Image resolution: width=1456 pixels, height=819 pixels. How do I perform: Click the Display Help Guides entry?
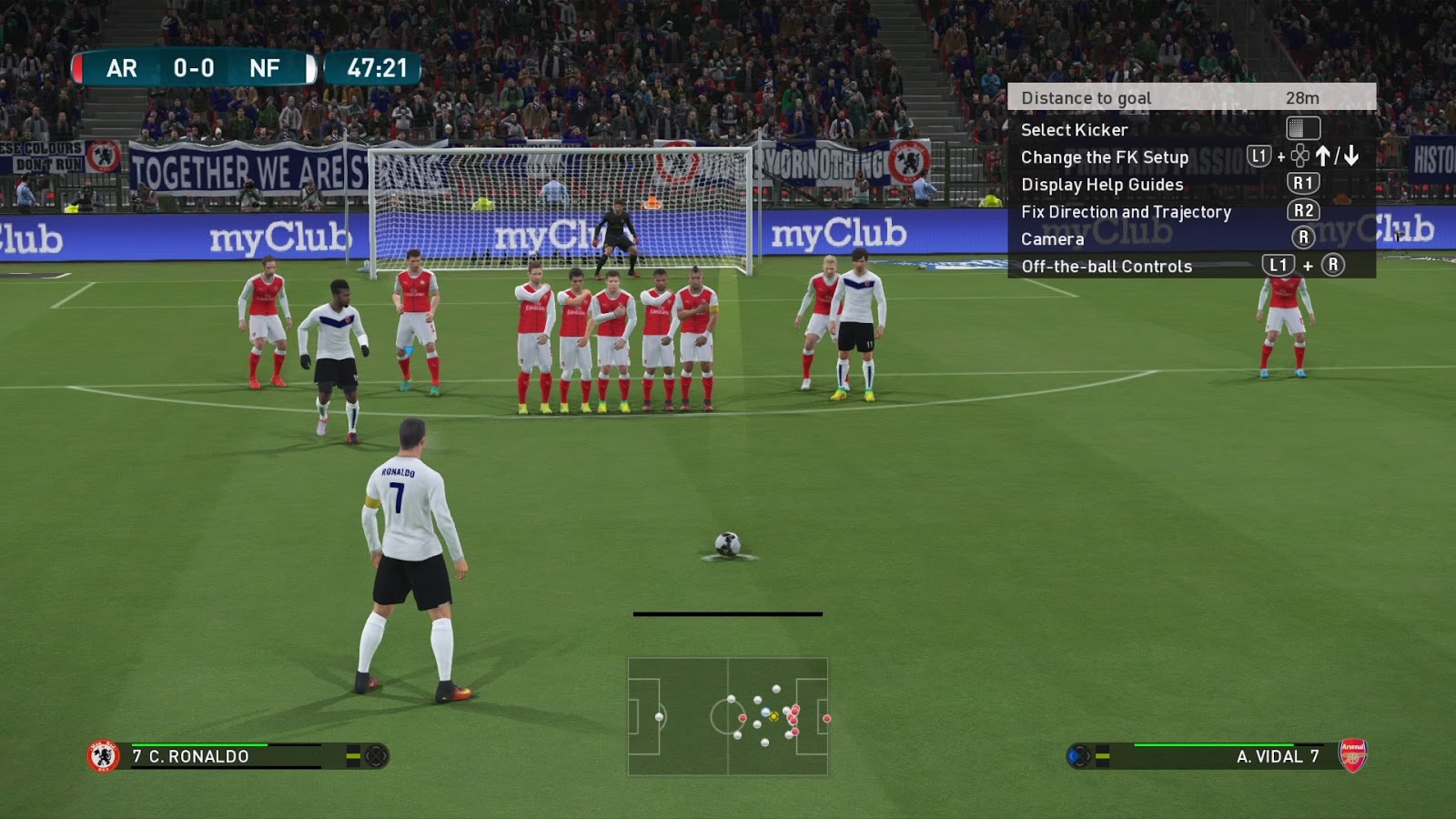pyautogui.click(x=1101, y=184)
